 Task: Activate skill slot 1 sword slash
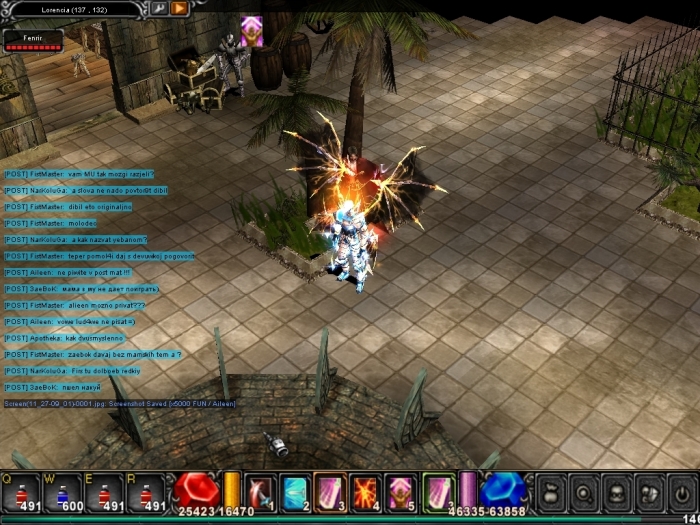pos(260,492)
